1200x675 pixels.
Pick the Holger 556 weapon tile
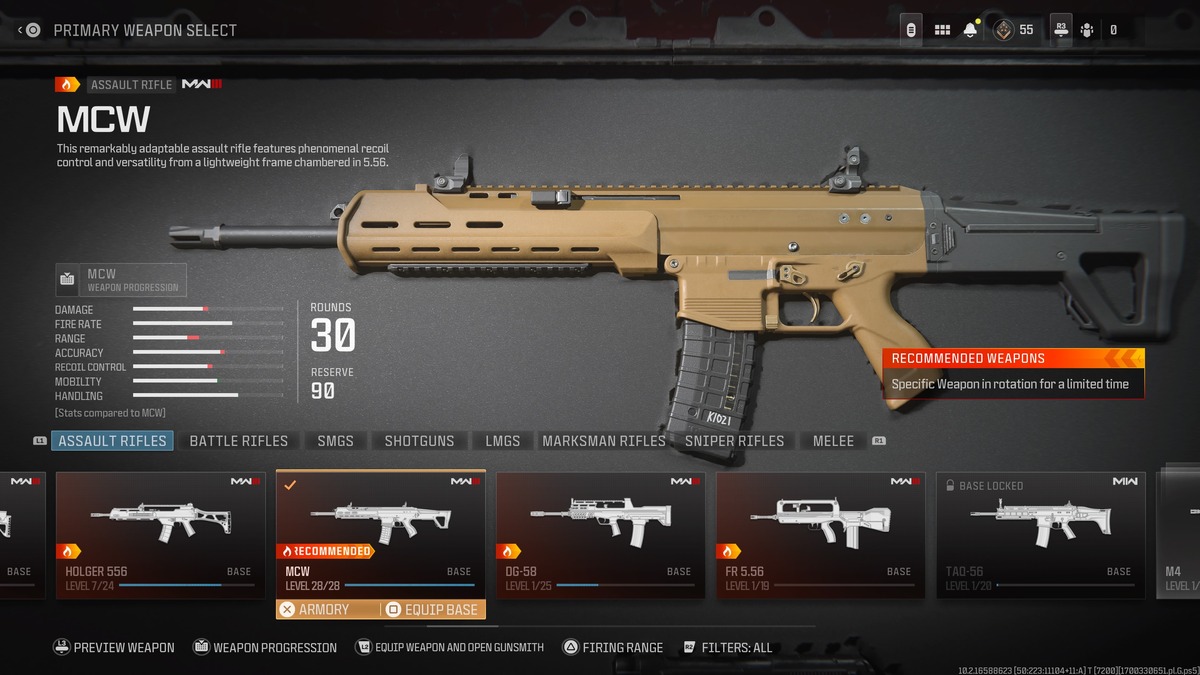pyautogui.click(x=160, y=535)
